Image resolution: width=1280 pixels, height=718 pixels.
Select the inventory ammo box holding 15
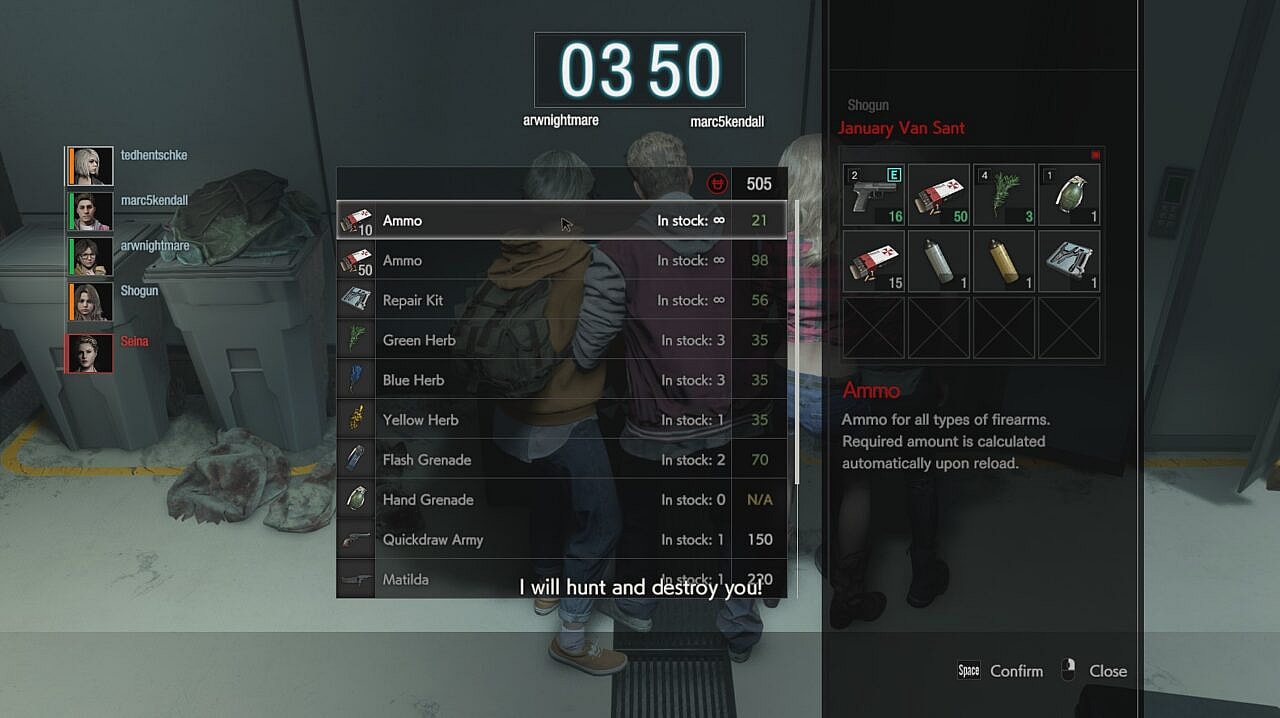pyautogui.click(x=874, y=262)
